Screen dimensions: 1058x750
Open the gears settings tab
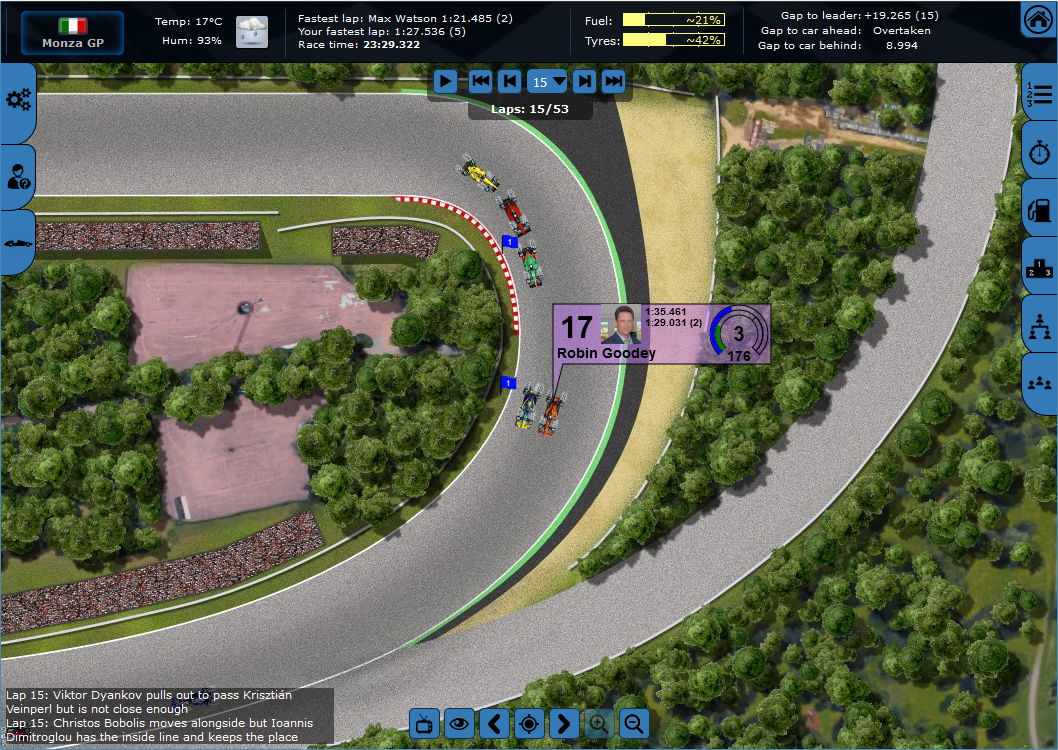click(x=18, y=99)
